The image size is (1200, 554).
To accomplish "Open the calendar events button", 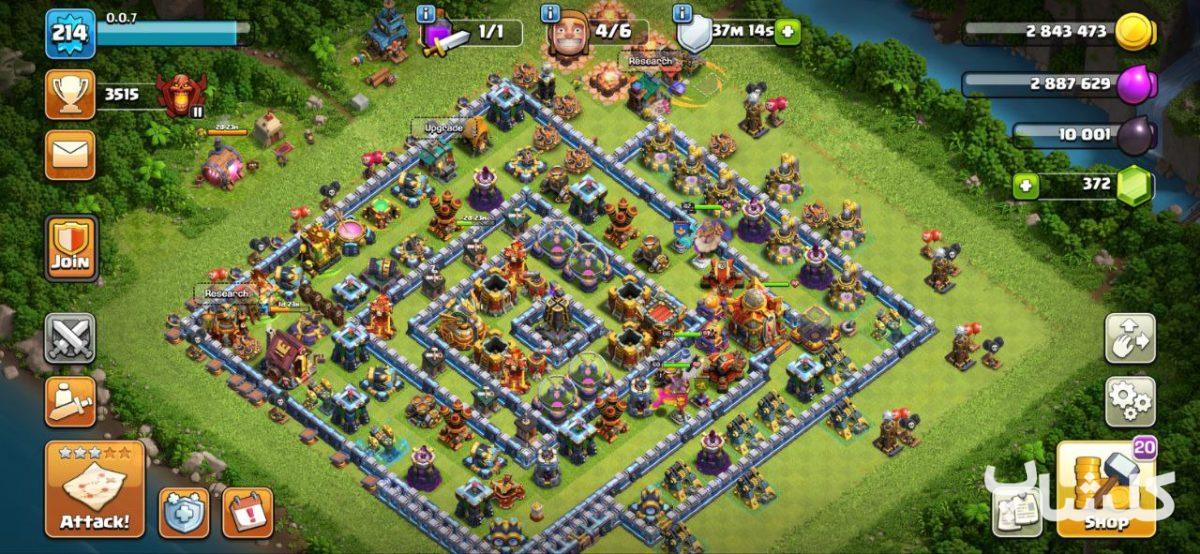I will (x=246, y=511).
